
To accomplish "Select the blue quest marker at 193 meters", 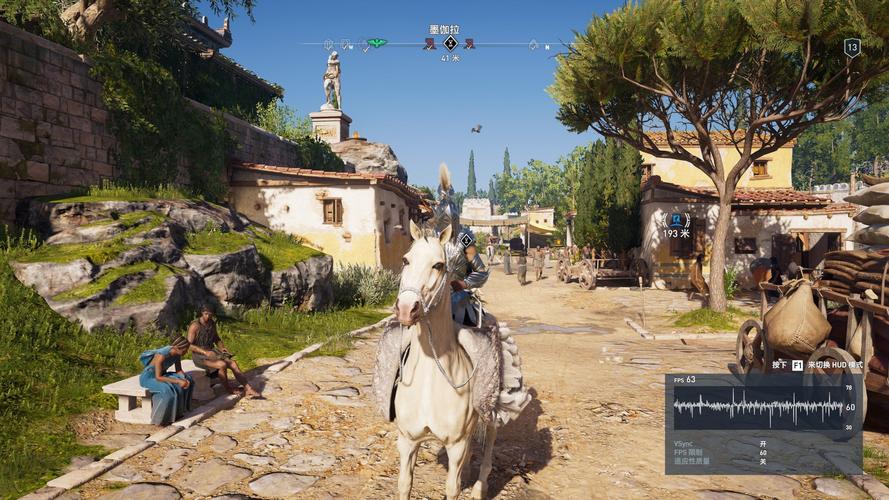I will coord(677,220).
